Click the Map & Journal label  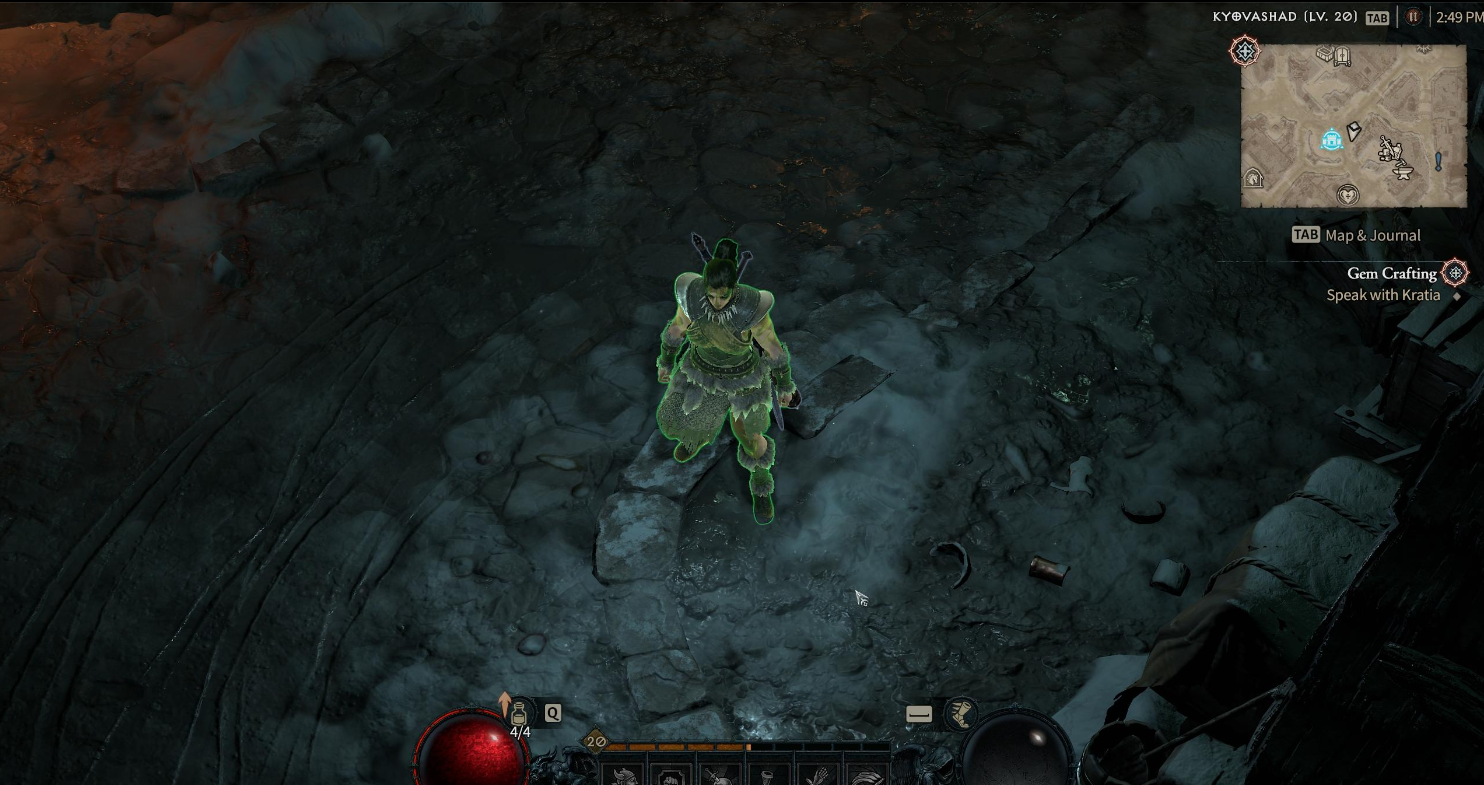(1372, 235)
